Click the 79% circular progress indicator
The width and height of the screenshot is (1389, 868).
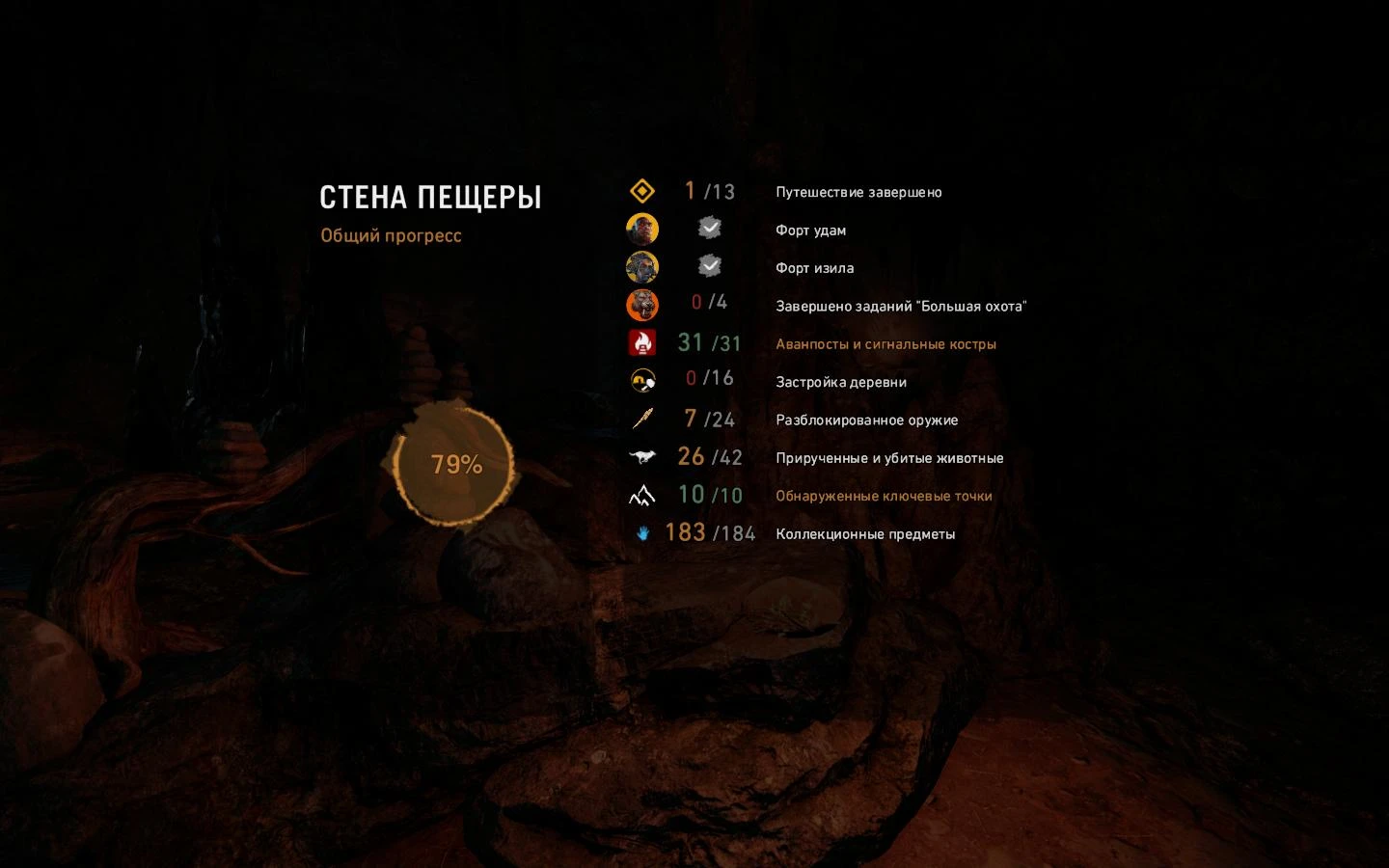[455, 464]
